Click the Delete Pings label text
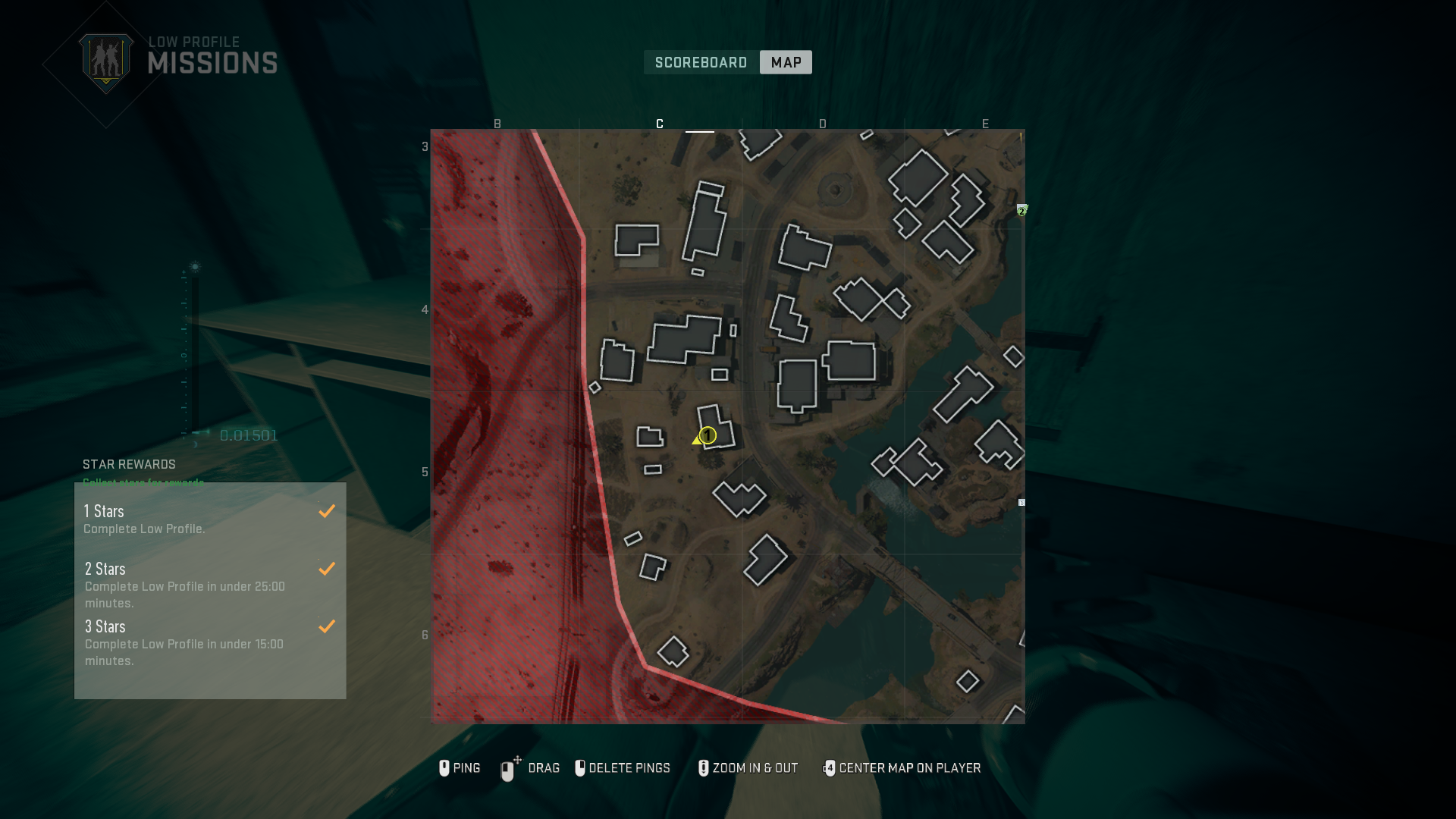This screenshot has width=1456, height=819. tap(632, 768)
